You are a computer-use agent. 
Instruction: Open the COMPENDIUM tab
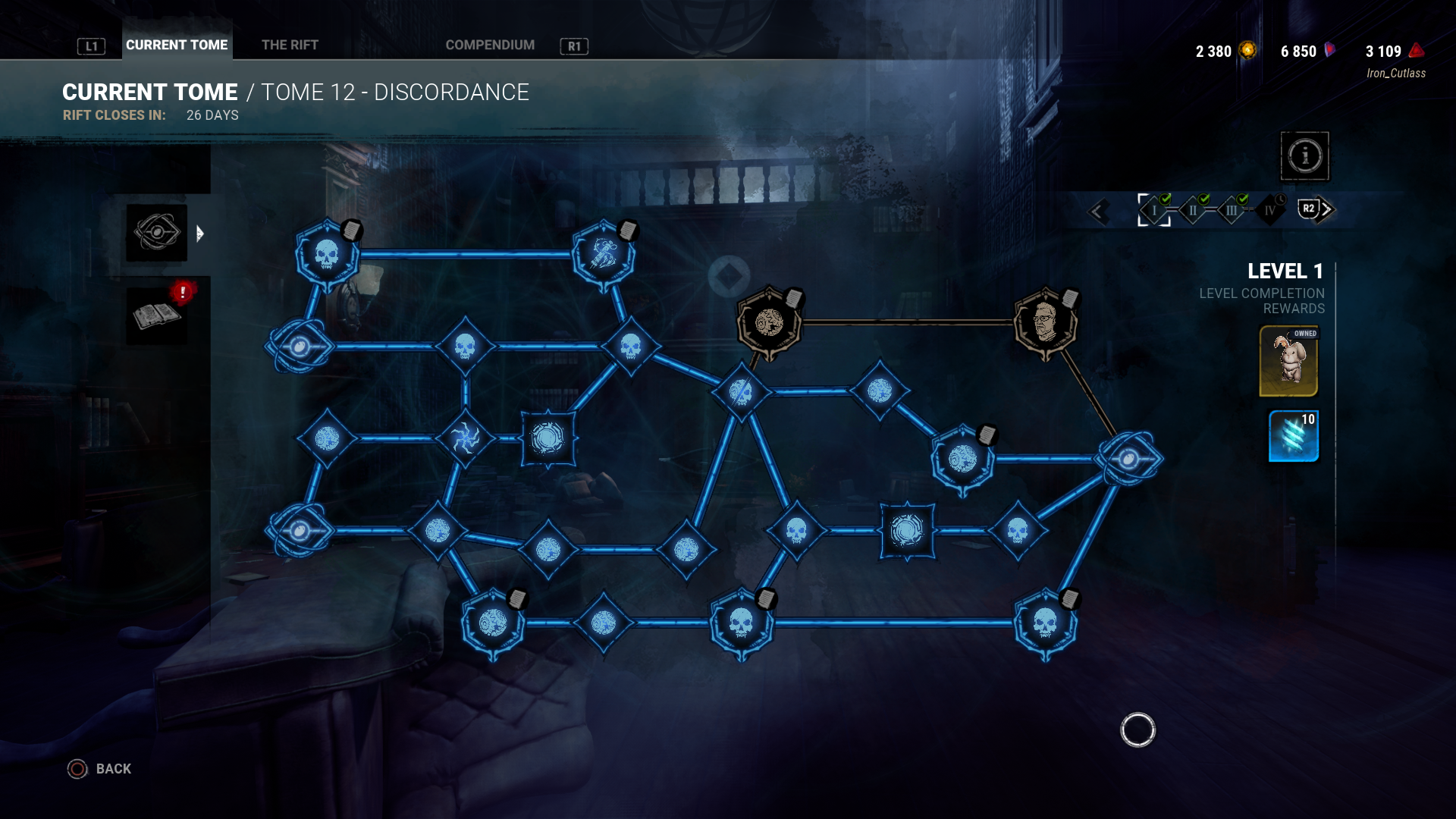tap(490, 45)
